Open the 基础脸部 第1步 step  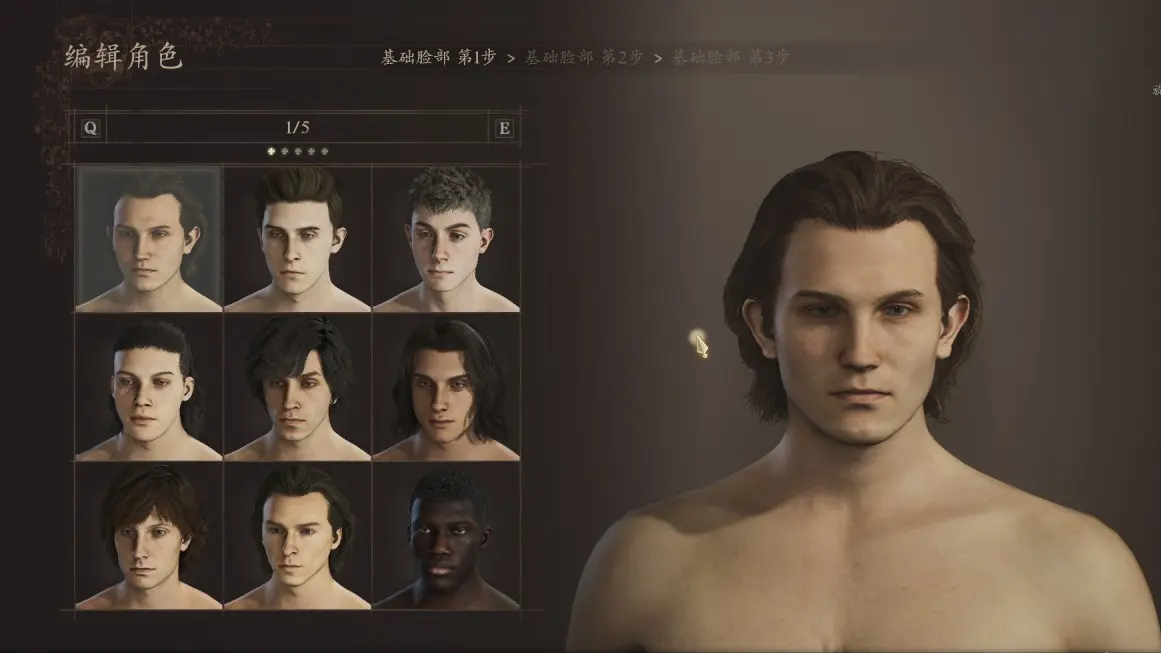click(x=438, y=57)
